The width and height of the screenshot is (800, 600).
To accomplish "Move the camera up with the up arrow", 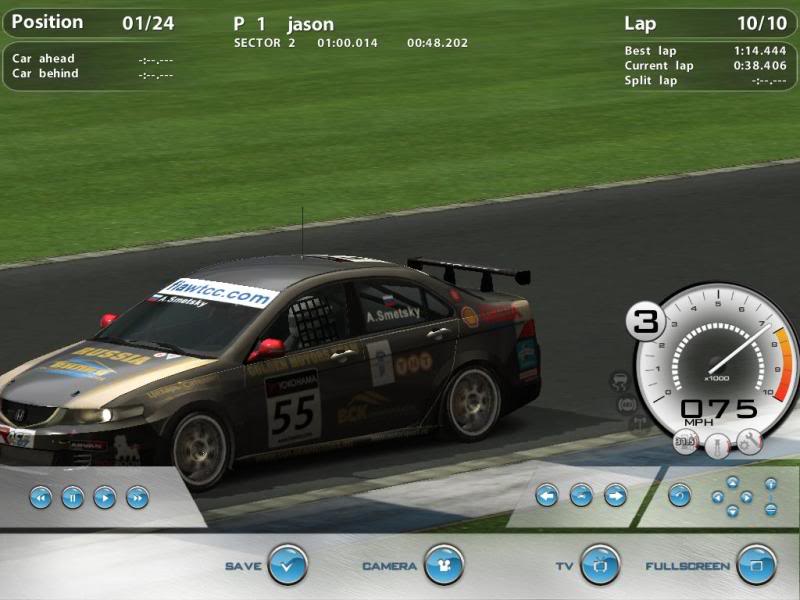I will tap(732, 482).
